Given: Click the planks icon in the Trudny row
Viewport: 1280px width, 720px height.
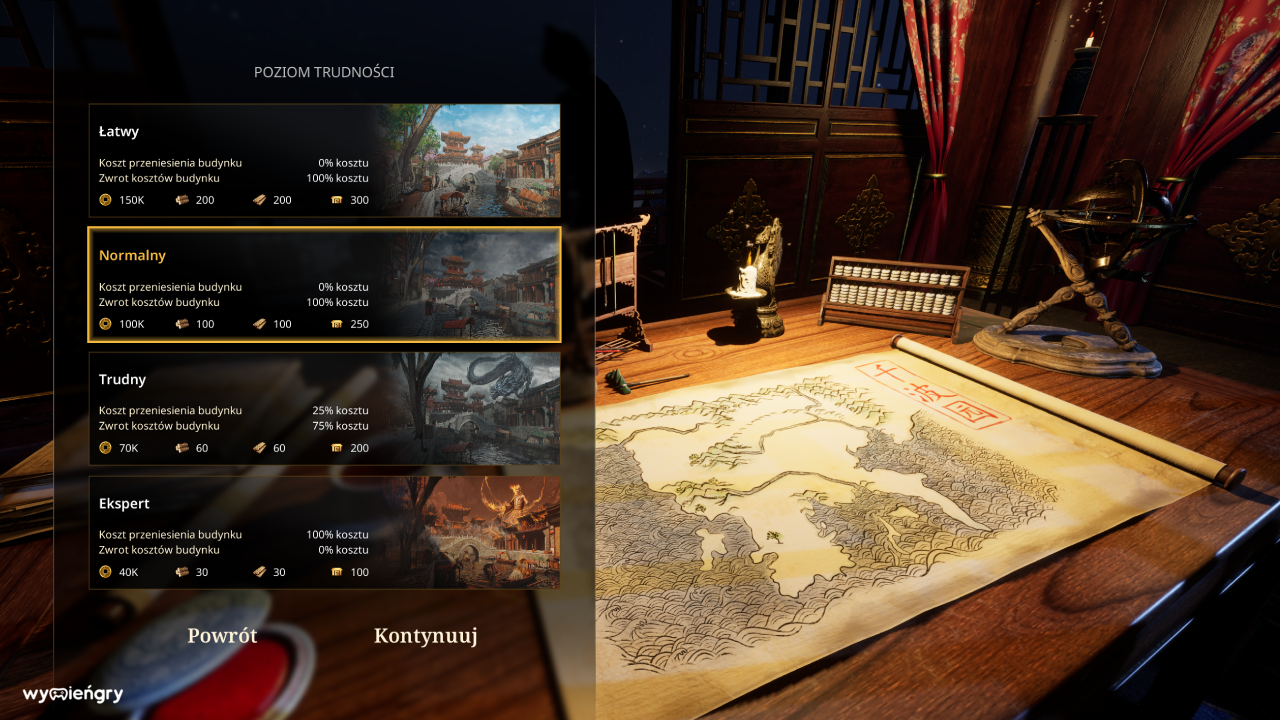Looking at the screenshot, I should tap(258, 448).
